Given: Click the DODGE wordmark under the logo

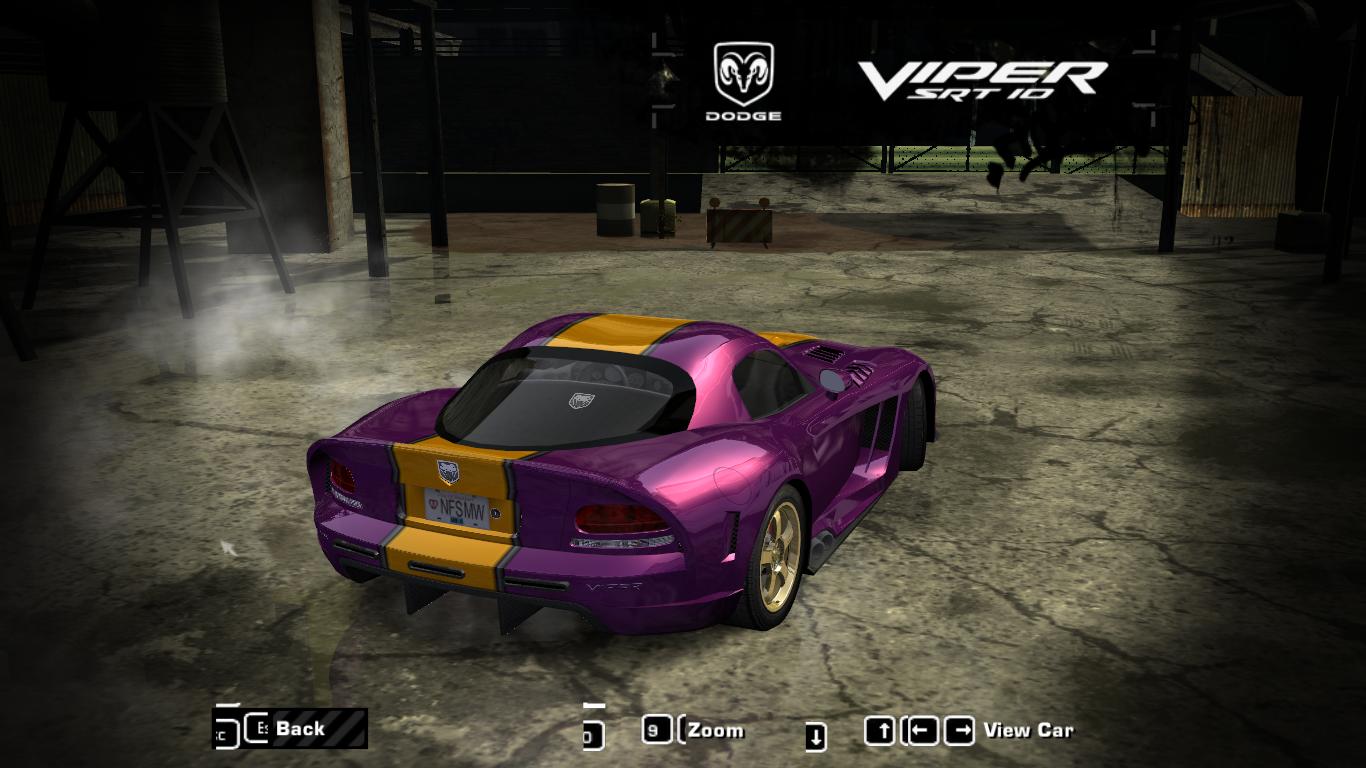Looking at the screenshot, I should click(x=743, y=117).
